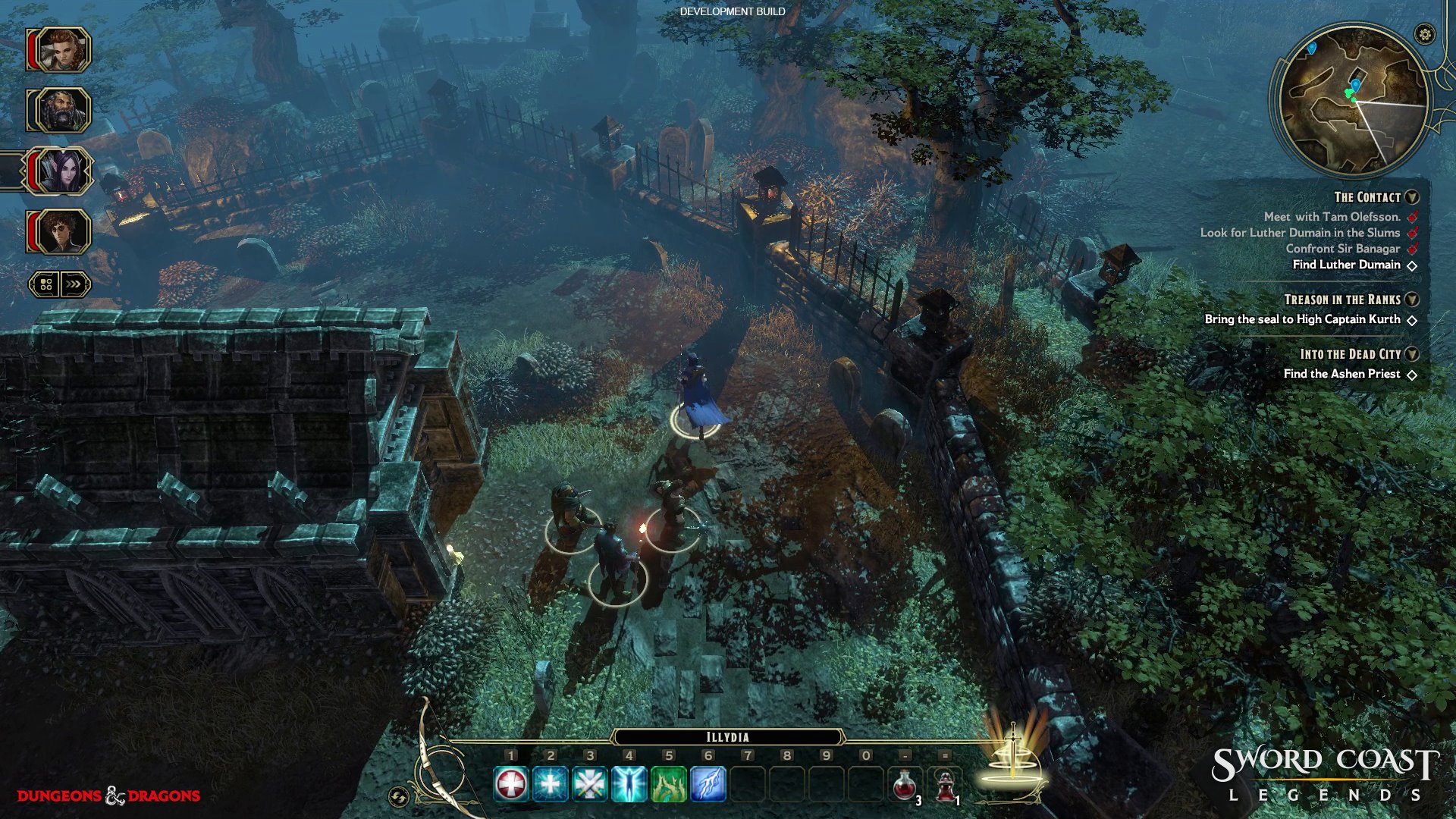Cast the glowing figure ability

[x=629, y=784]
